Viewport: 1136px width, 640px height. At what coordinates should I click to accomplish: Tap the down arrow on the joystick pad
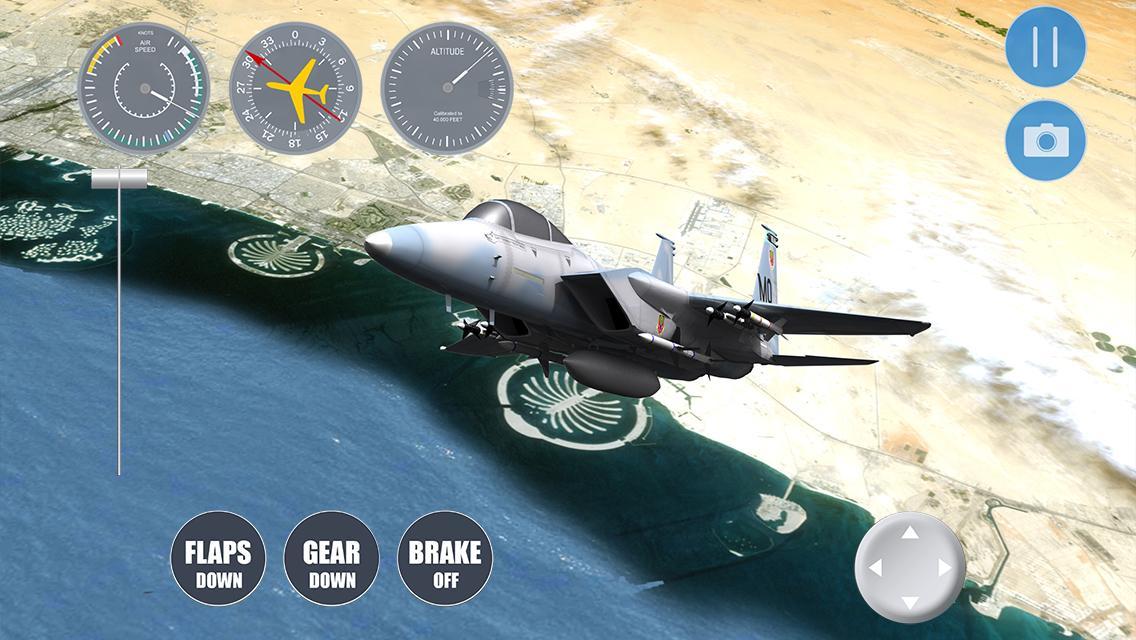pos(910,603)
